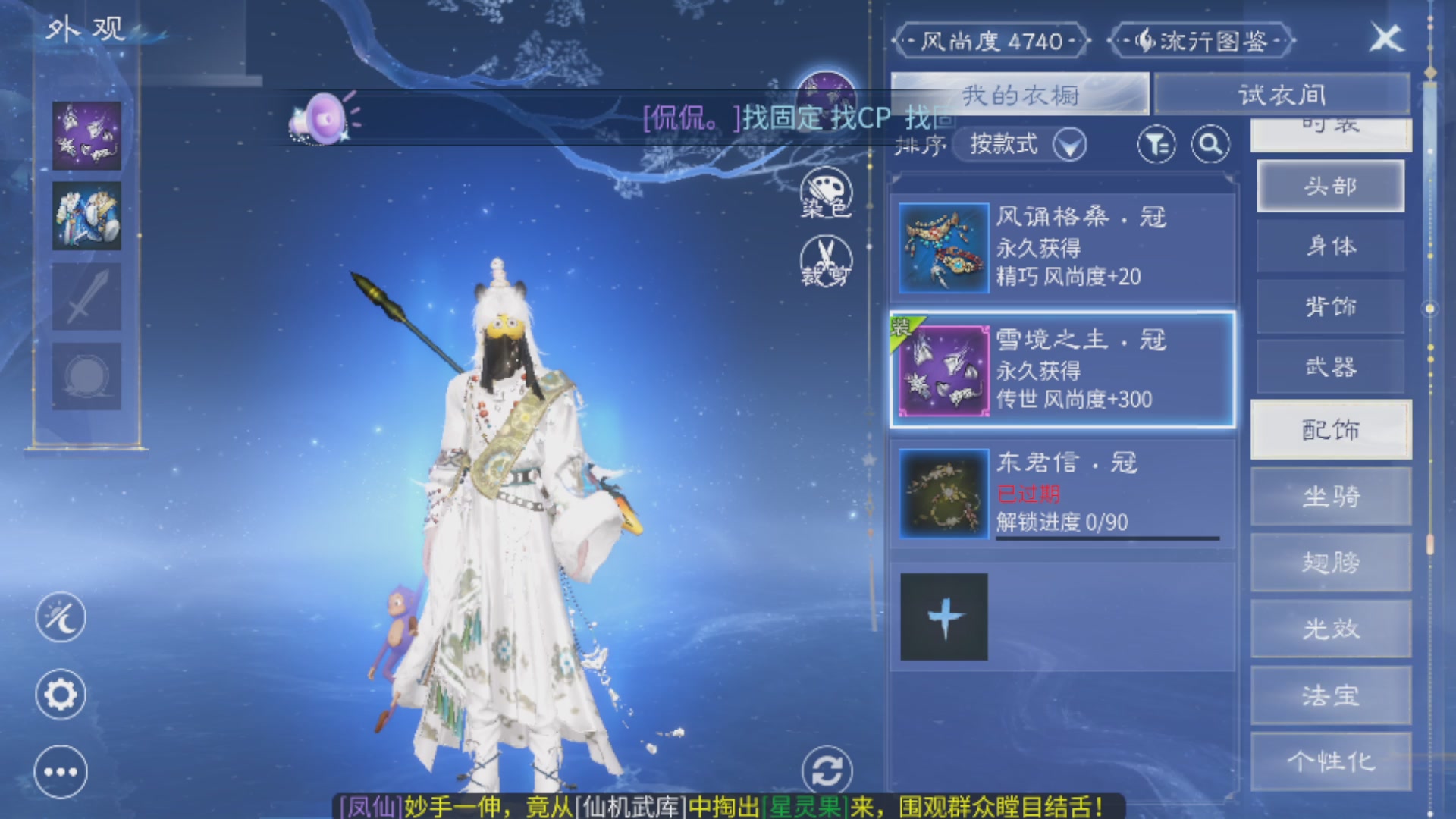Equip 风诵格桑·冠 from the list
The height and width of the screenshot is (819, 1456).
pyautogui.click(x=1062, y=246)
